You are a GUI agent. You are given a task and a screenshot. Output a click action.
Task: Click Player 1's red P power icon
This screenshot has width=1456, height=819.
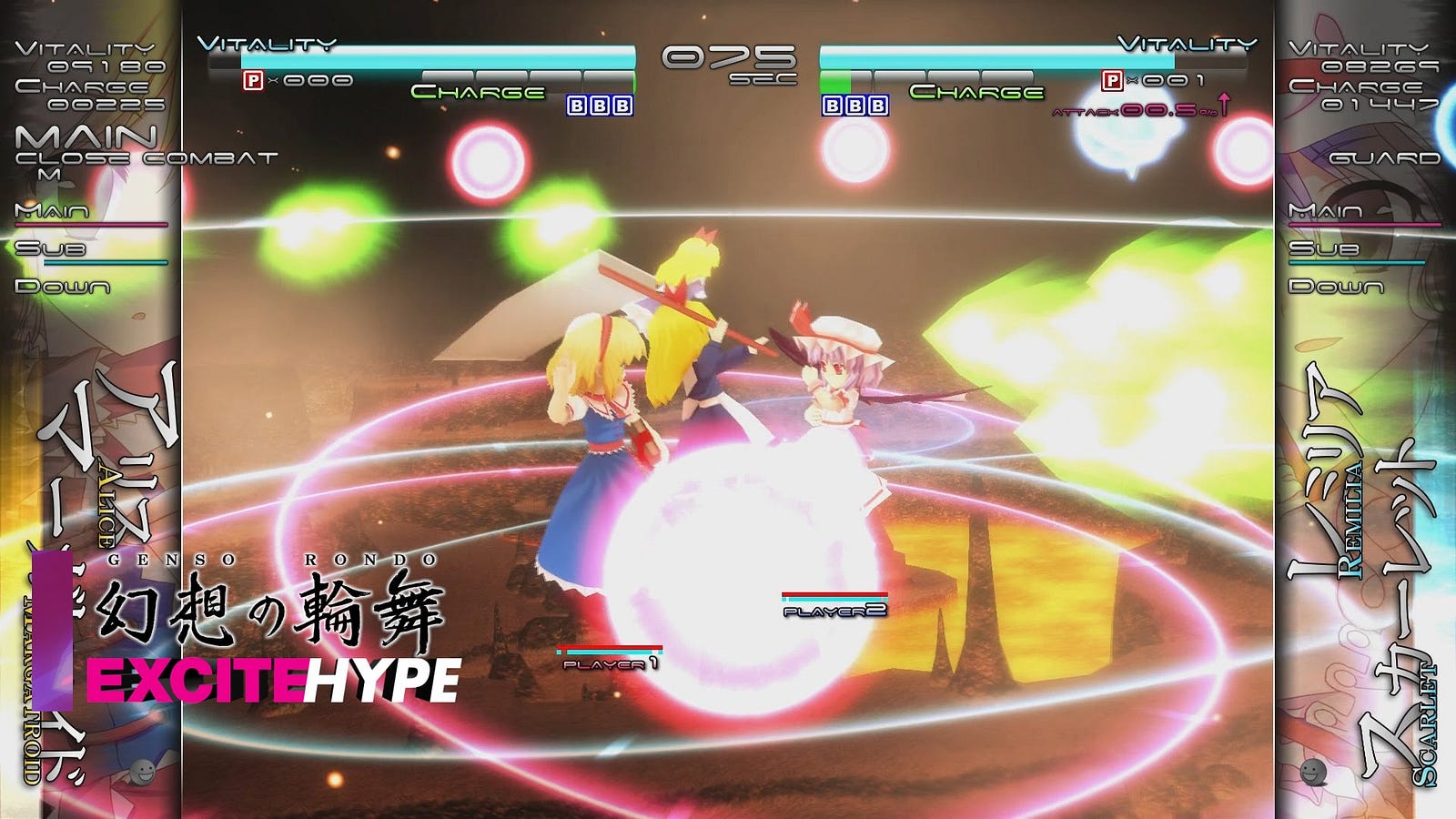click(x=253, y=81)
